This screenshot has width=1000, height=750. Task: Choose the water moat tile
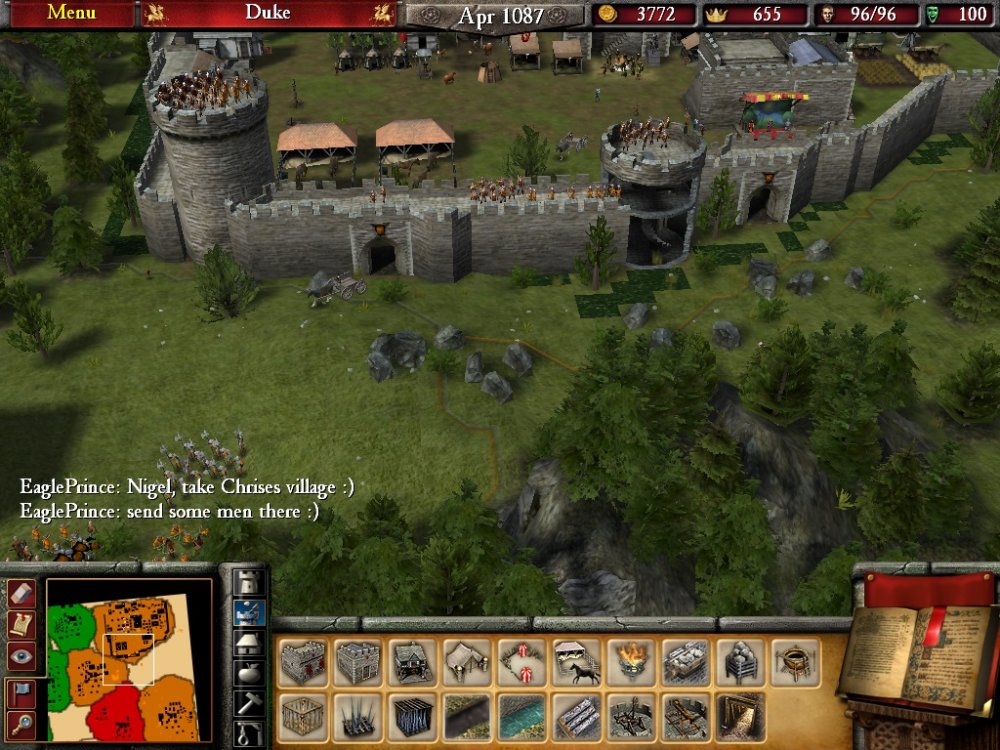click(x=522, y=717)
